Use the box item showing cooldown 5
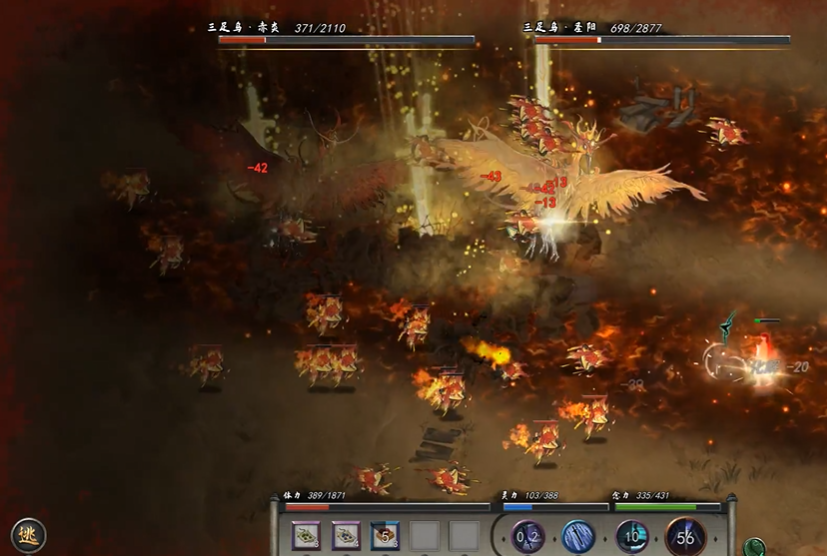Viewport: 827px width, 556px height. click(x=385, y=536)
